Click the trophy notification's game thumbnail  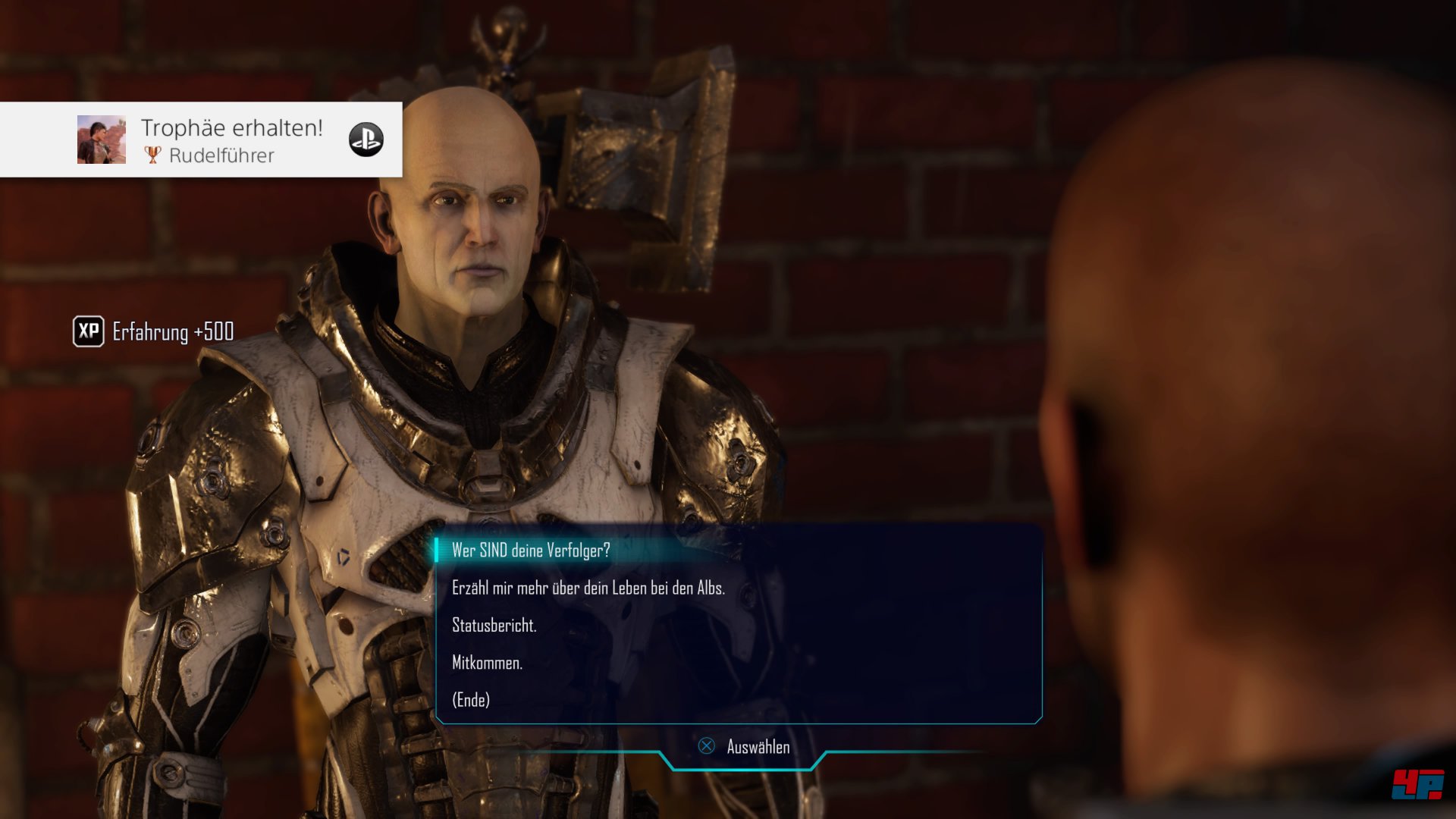pyautogui.click(x=102, y=140)
